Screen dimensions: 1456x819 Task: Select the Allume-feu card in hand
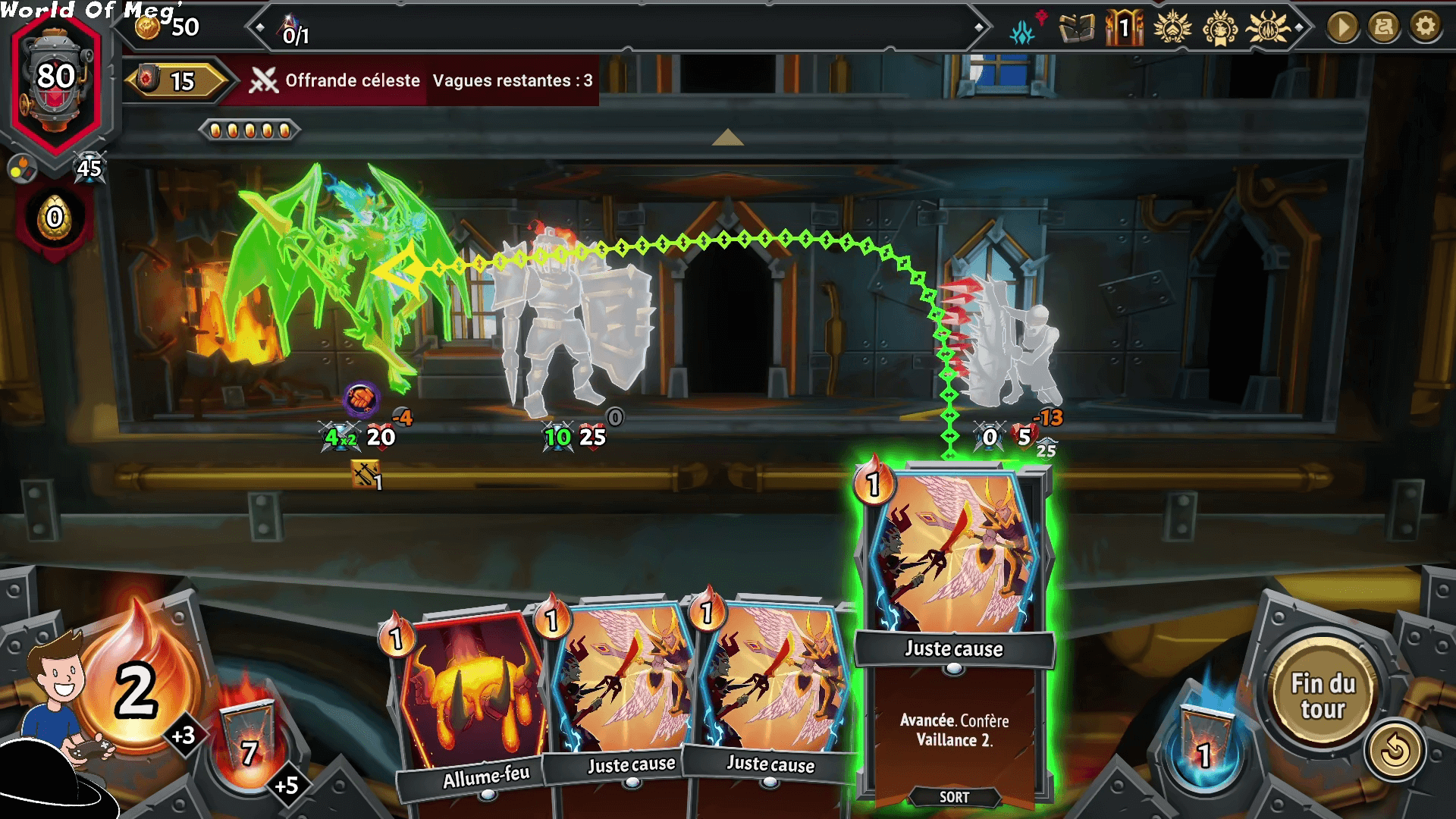[x=472, y=705]
